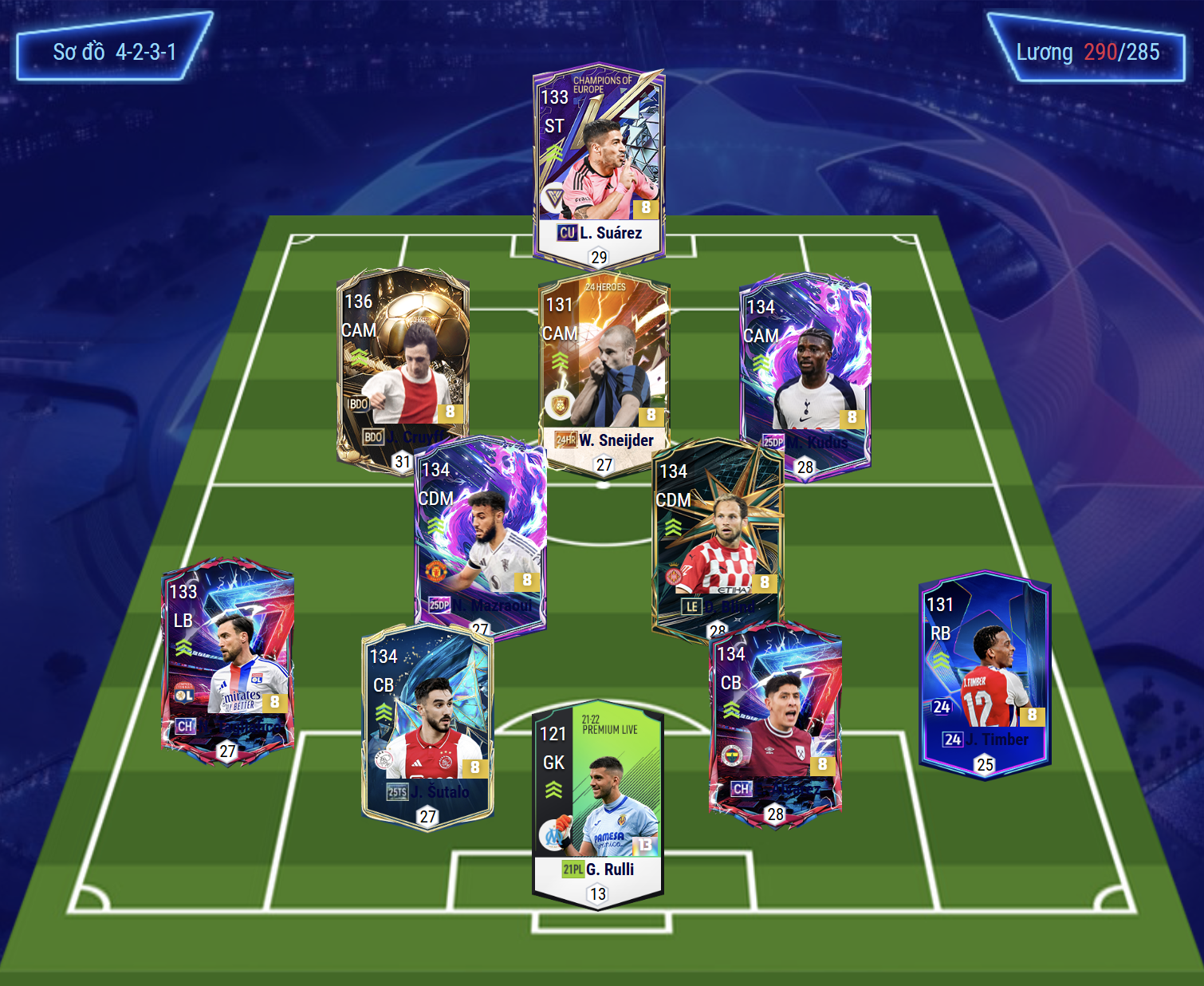Viewport: 1204px width, 986px height.
Task: Select the Mazraoui CDM card
Action: pyautogui.click(x=481, y=534)
